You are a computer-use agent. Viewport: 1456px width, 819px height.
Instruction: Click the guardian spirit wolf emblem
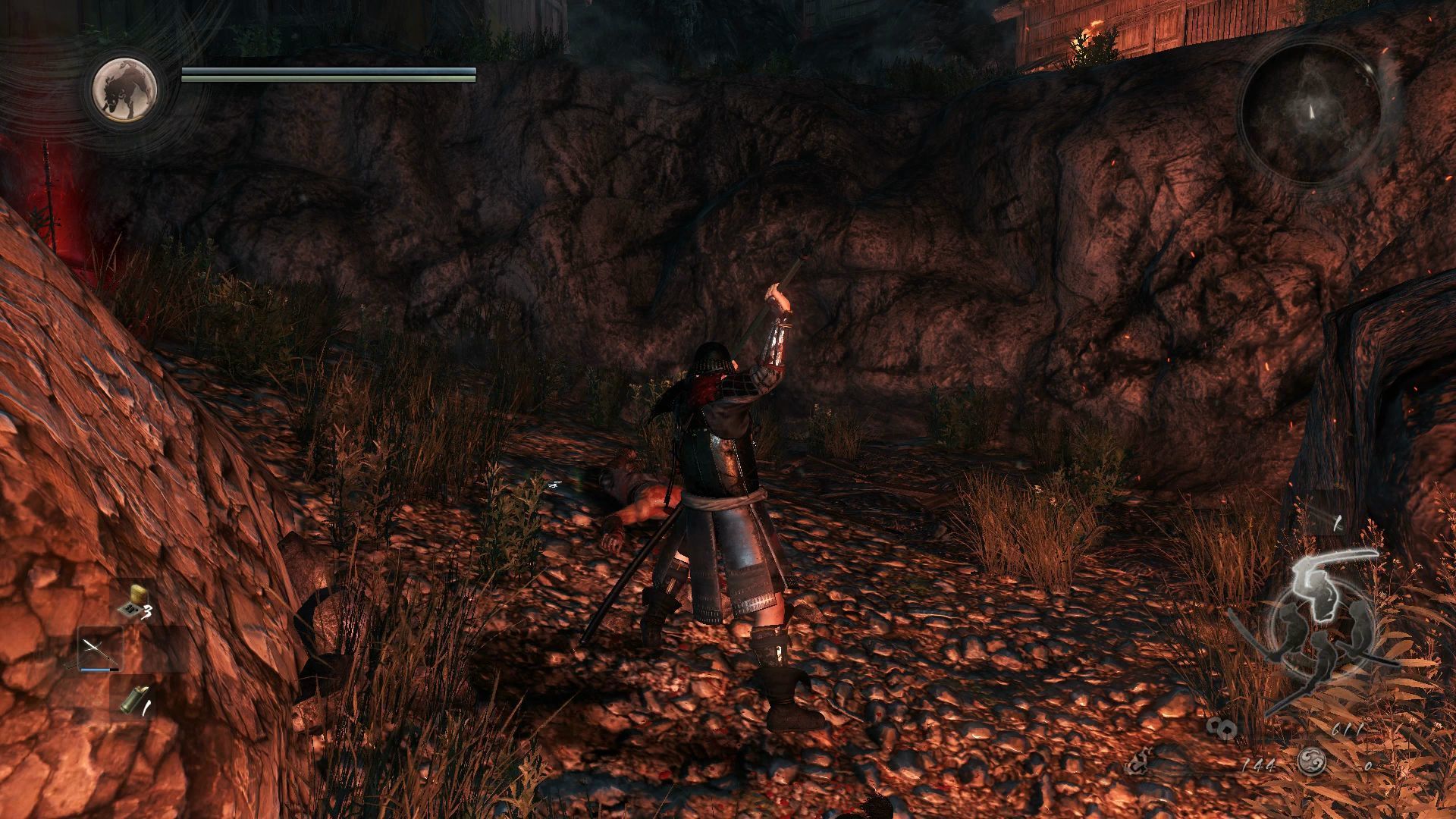pyautogui.click(x=126, y=89)
